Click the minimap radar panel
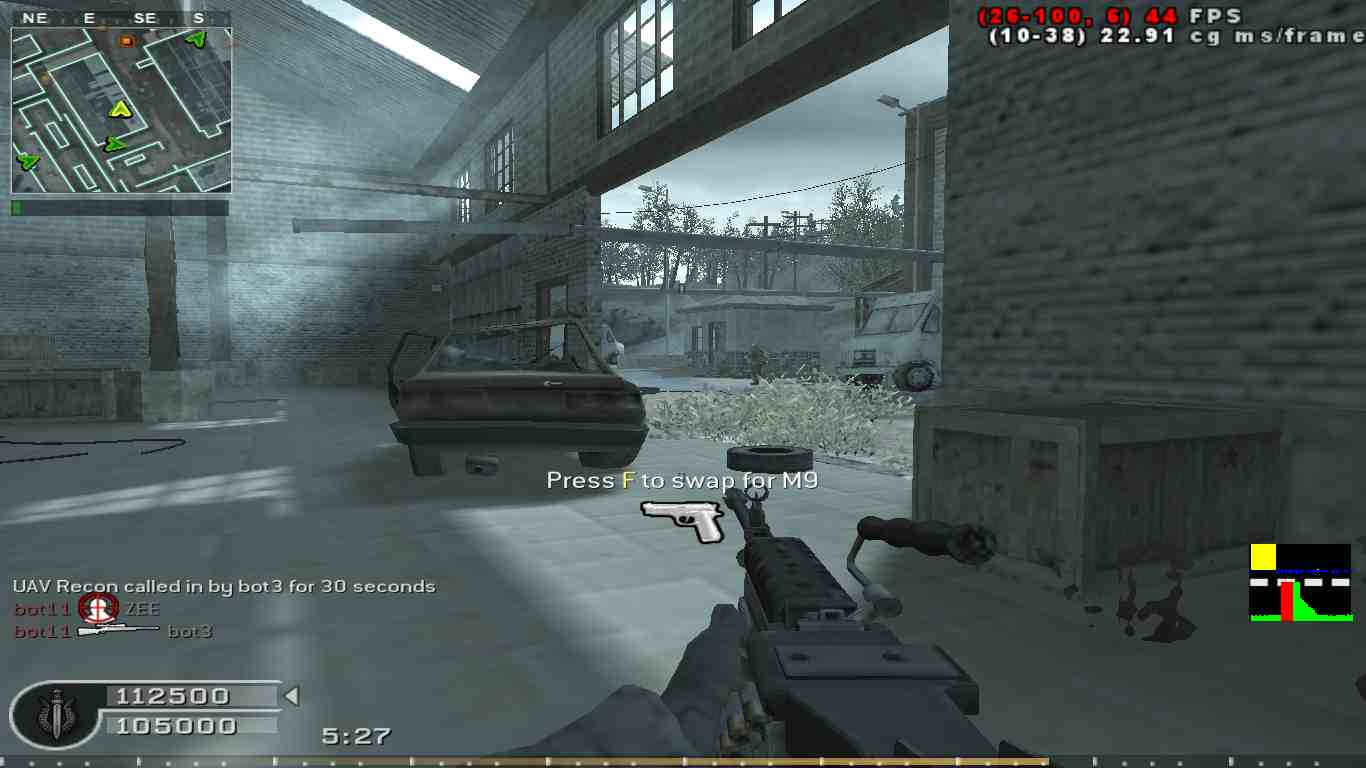Image resolution: width=1366 pixels, height=768 pixels. click(121, 109)
